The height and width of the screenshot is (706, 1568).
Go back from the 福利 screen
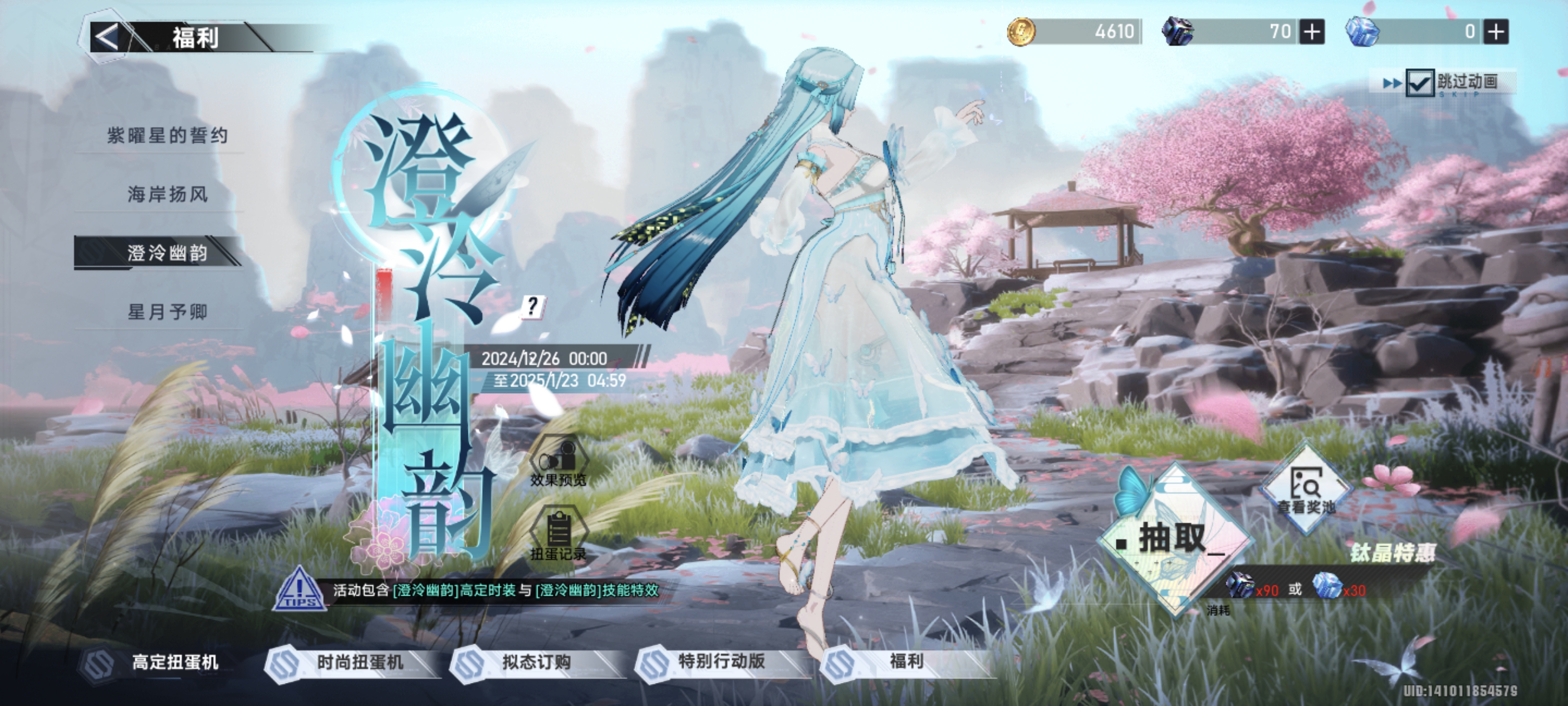click(108, 37)
